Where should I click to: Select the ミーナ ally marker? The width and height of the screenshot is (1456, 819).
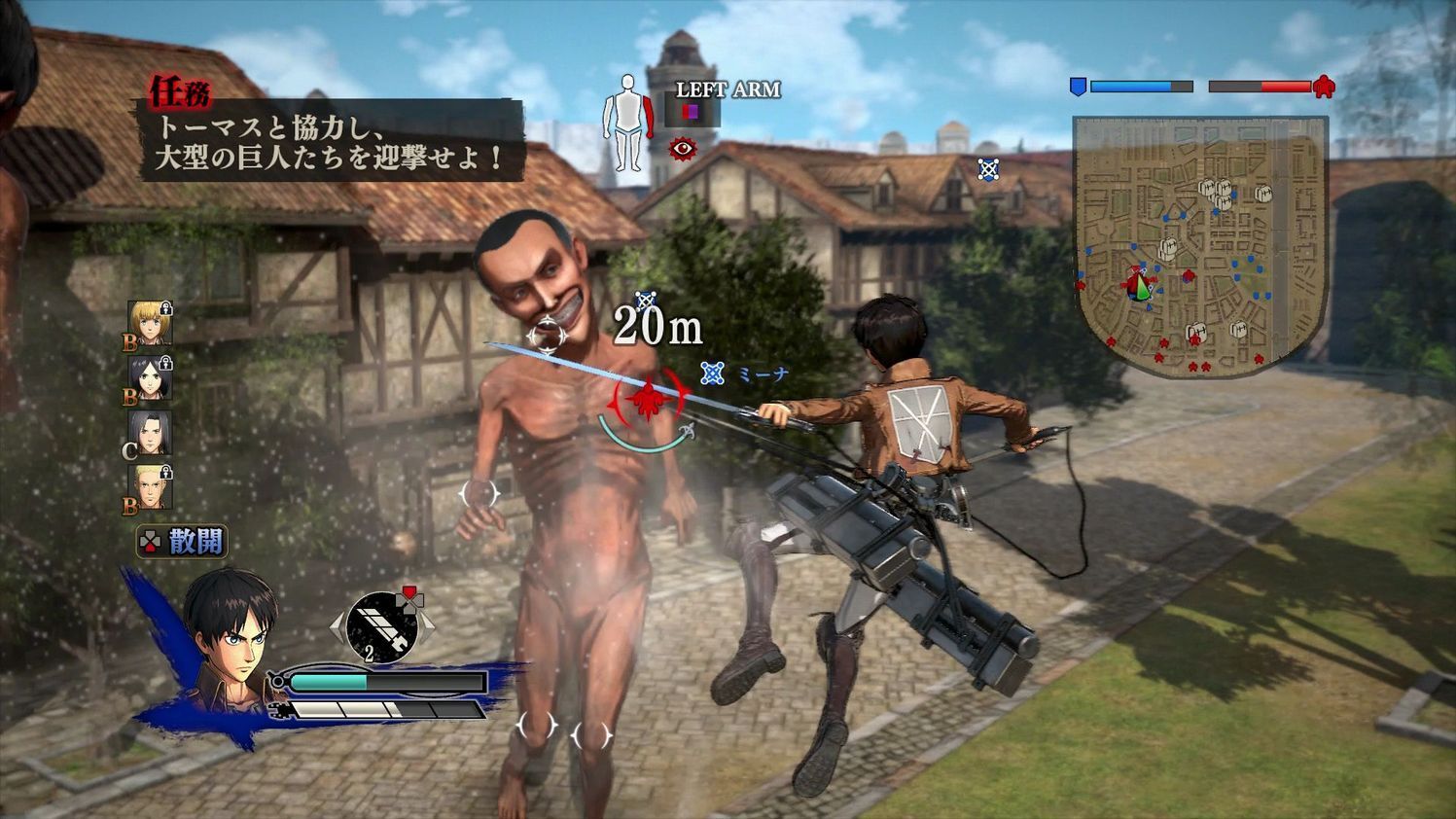(x=714, y=374)
